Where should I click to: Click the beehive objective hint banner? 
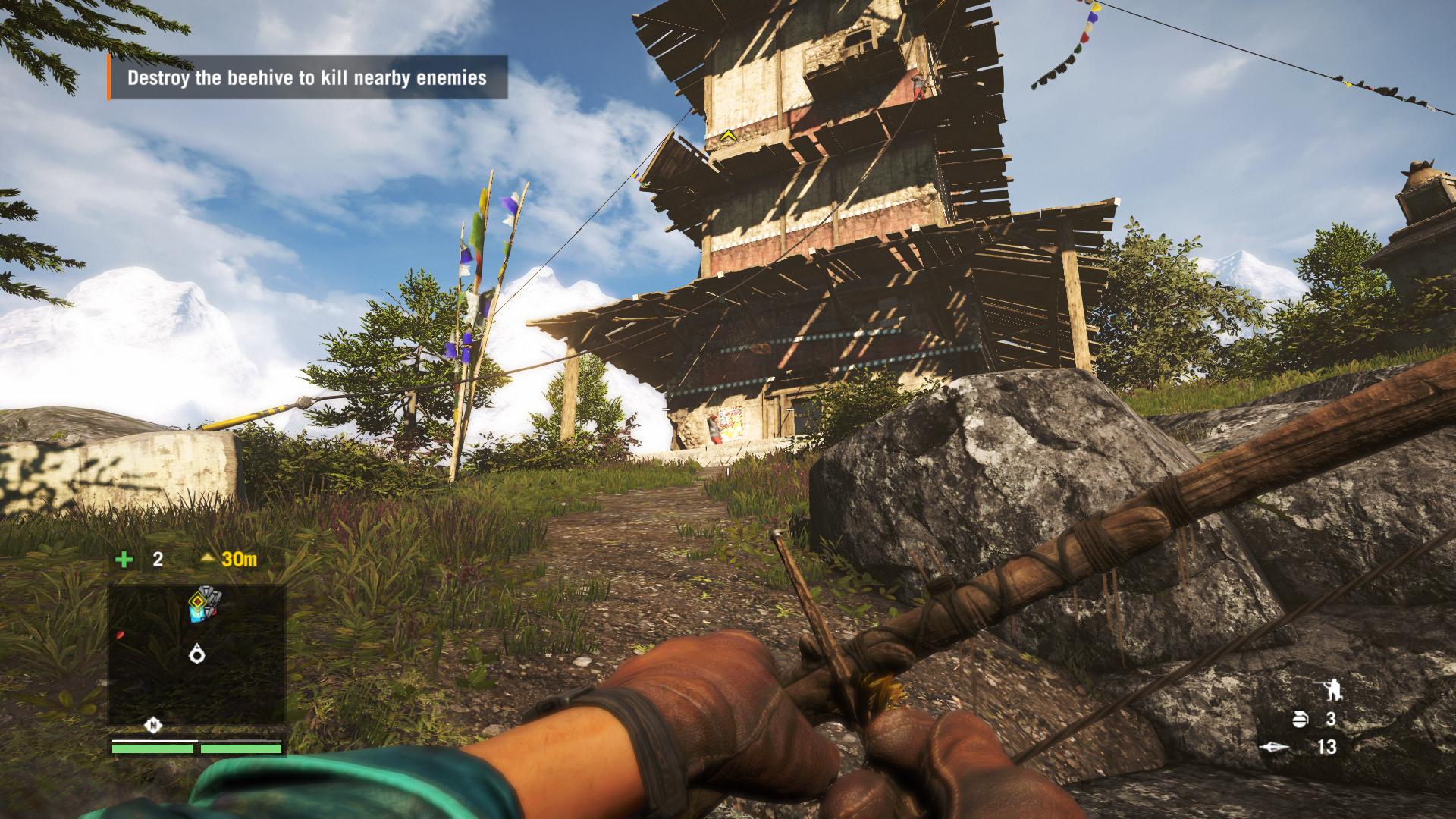point(307,77)
